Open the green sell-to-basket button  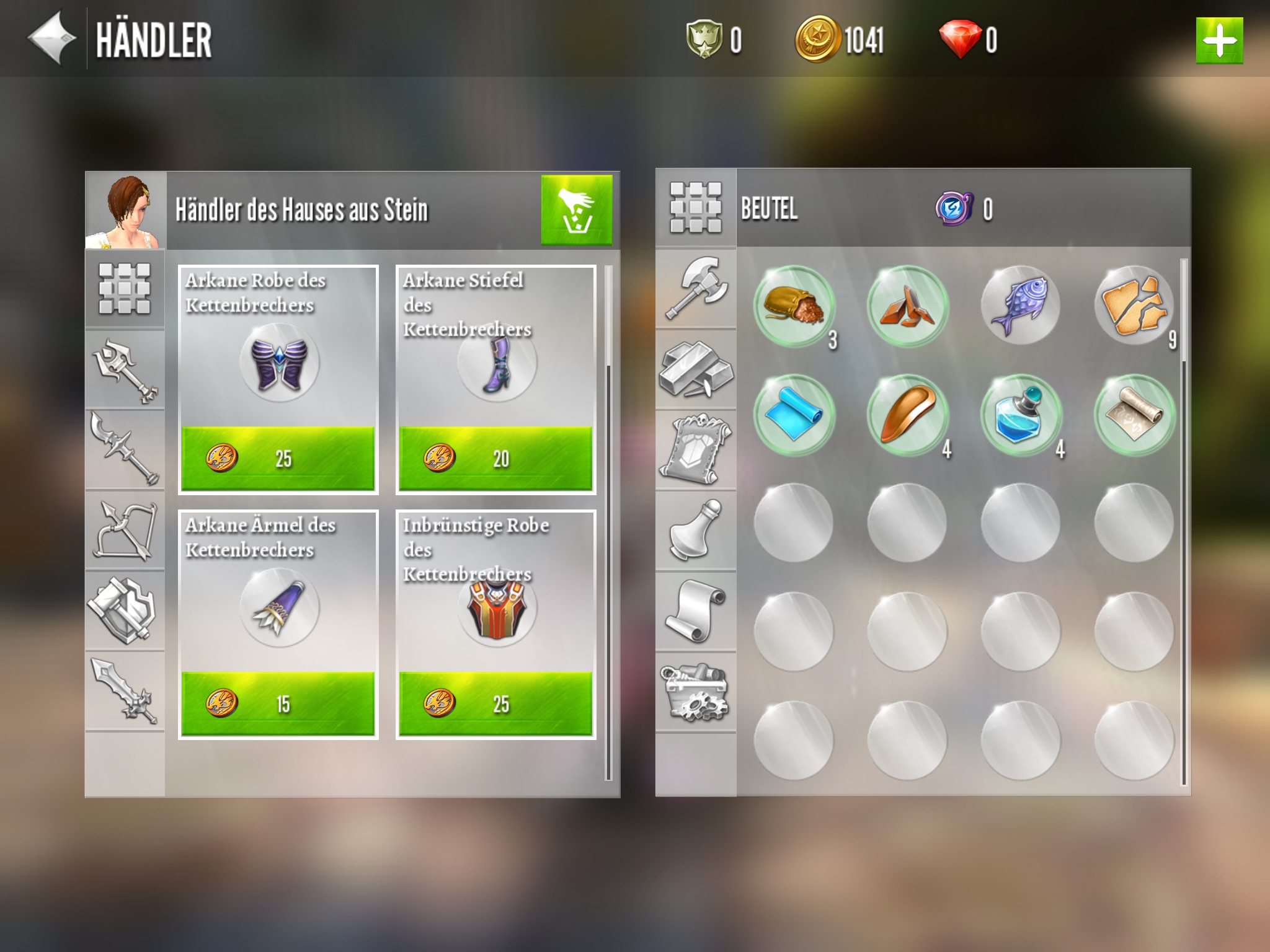pyautogui.click(x=576, y=209)
